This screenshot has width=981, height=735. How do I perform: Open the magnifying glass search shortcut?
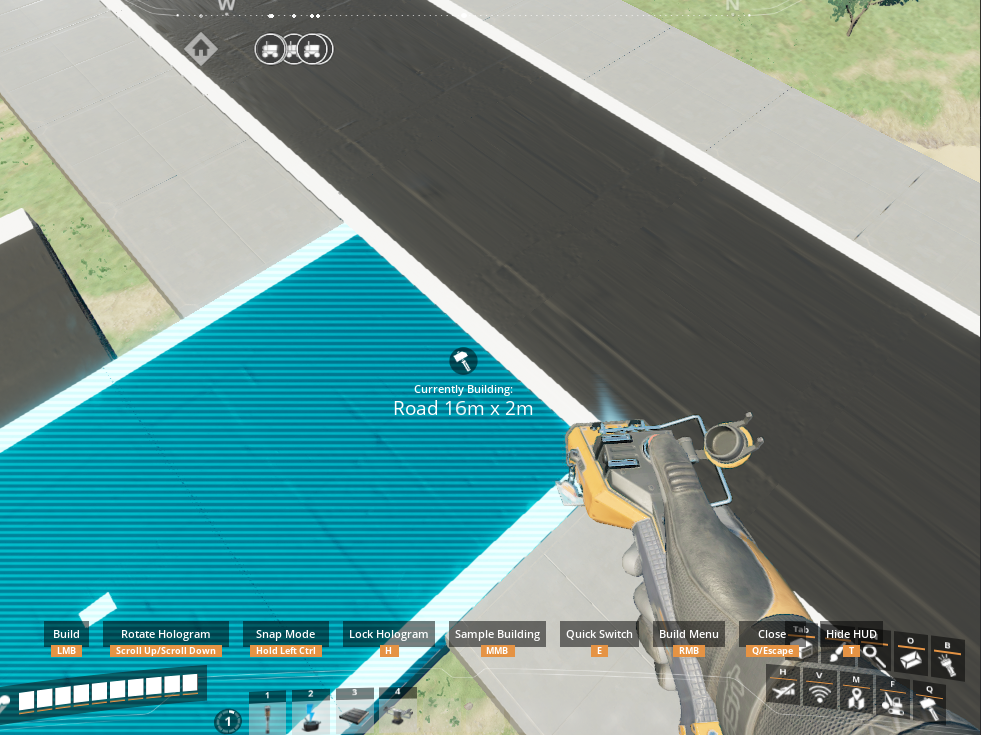[873, 656]
